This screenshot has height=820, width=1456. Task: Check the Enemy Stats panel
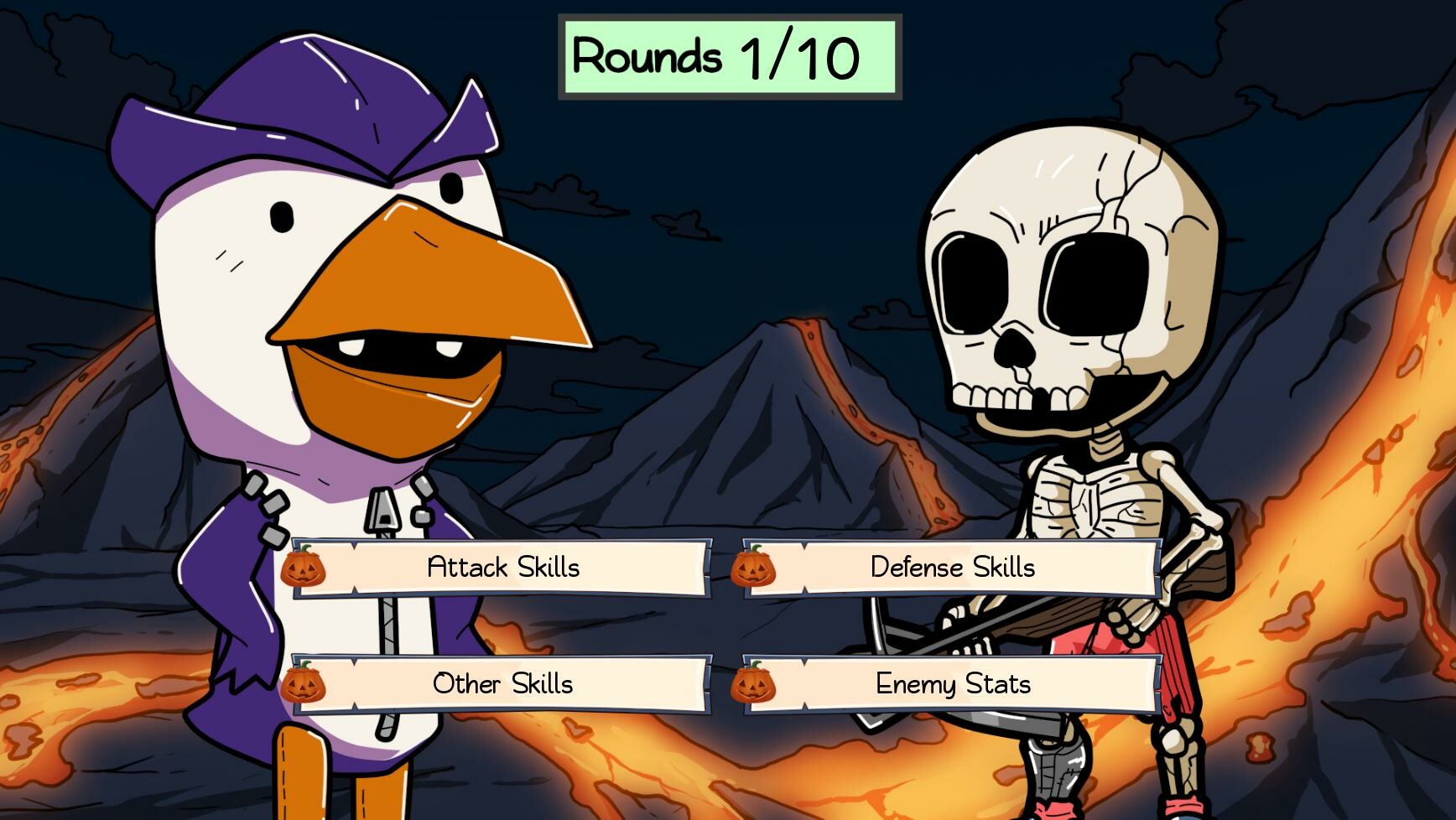(x=952, y=684)
